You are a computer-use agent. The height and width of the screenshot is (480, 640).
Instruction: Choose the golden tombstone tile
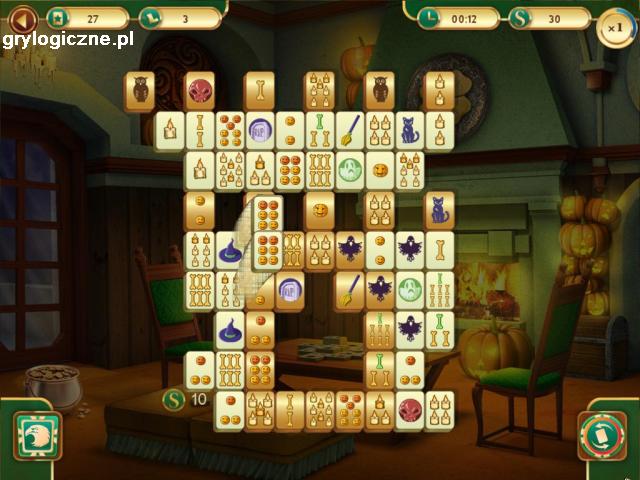289,290
